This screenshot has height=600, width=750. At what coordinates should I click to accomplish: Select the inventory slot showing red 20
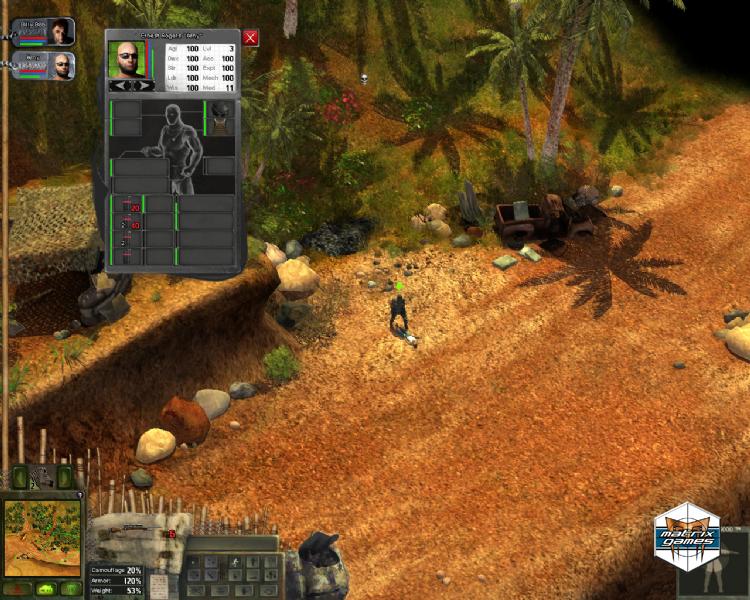(x=129, y=207)
